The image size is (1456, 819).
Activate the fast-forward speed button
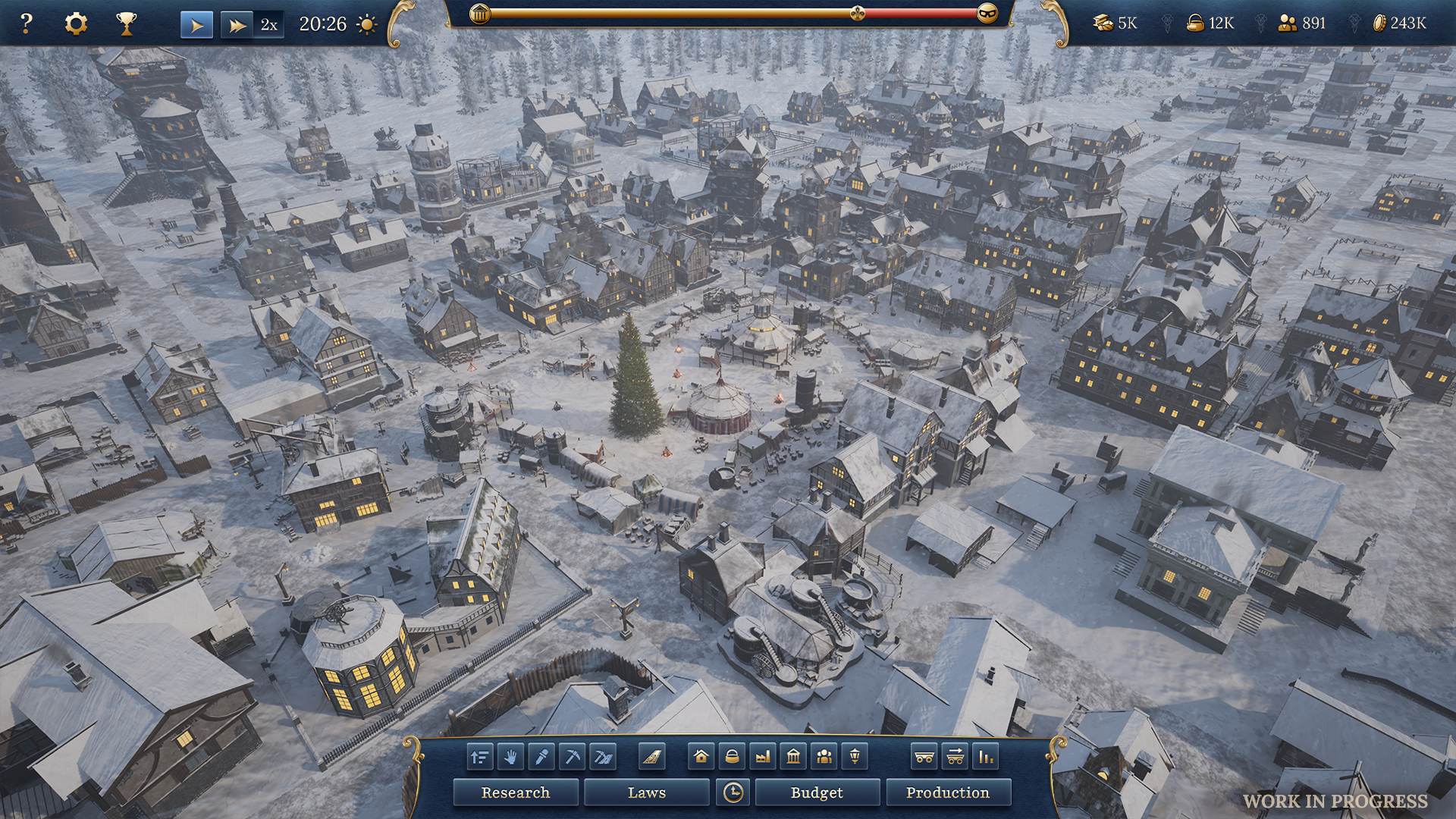tap(237, 25)
